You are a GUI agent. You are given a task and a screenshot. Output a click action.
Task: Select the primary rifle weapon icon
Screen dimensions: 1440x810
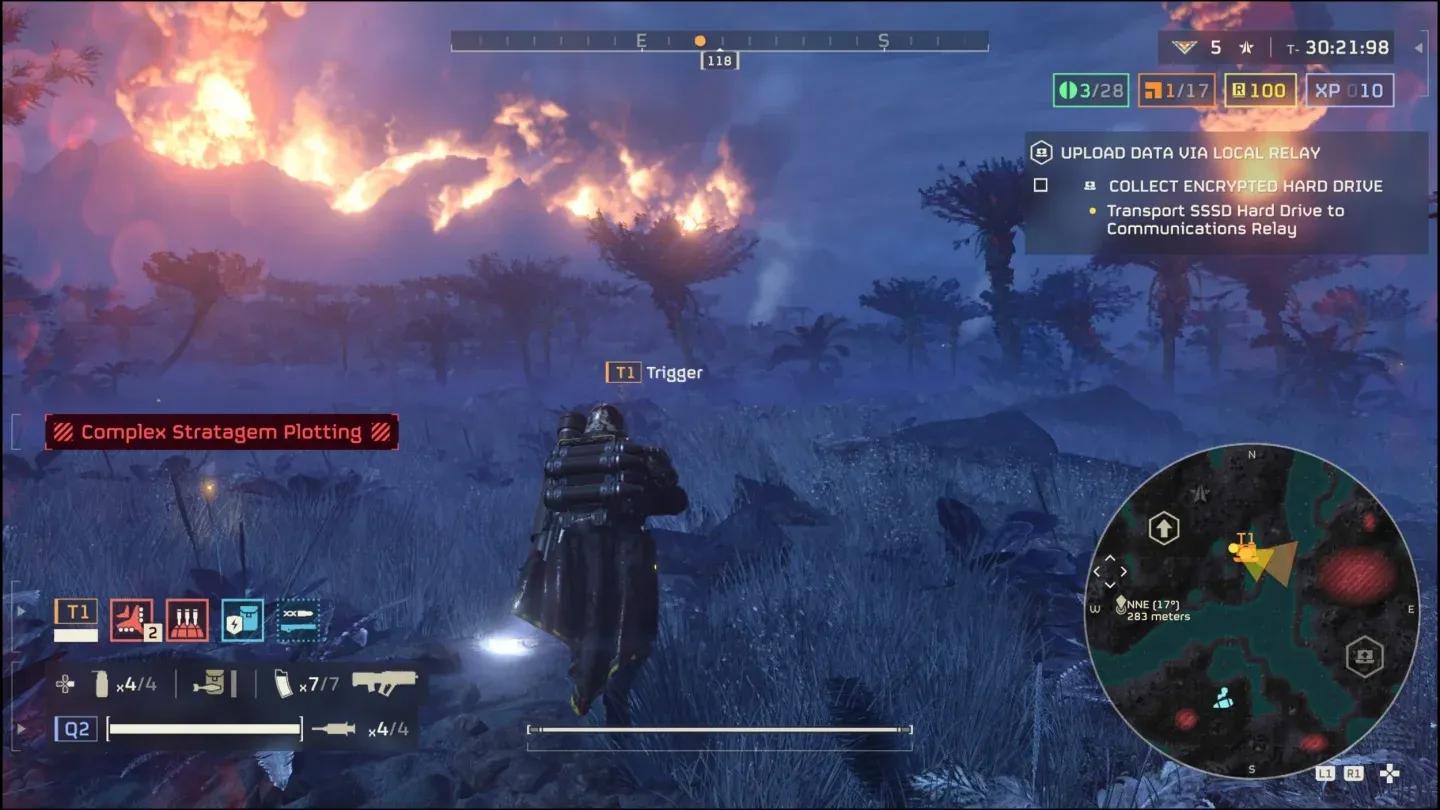coord(384,683)
